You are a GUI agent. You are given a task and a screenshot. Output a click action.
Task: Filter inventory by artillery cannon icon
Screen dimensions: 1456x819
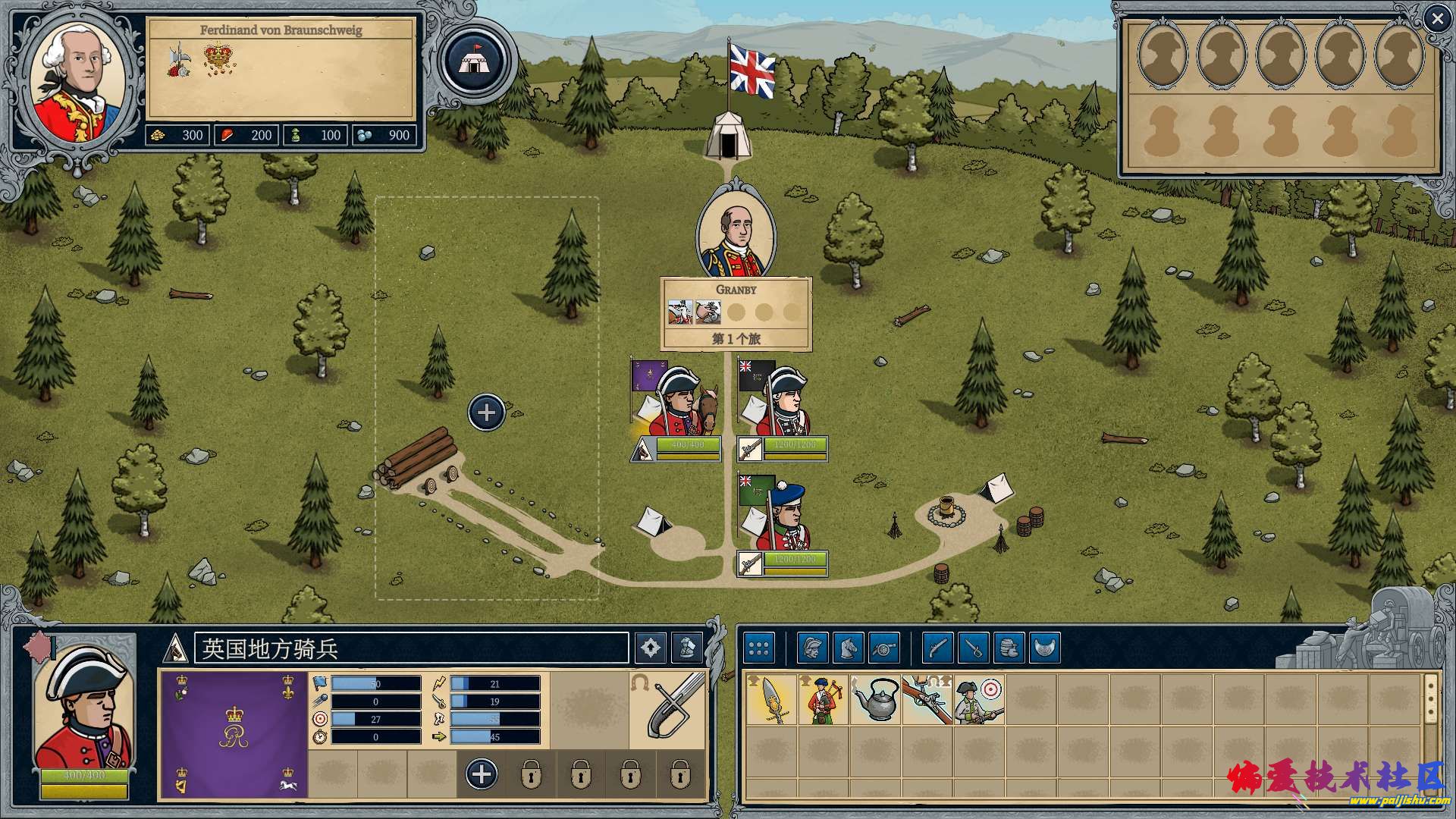point(884,648)
